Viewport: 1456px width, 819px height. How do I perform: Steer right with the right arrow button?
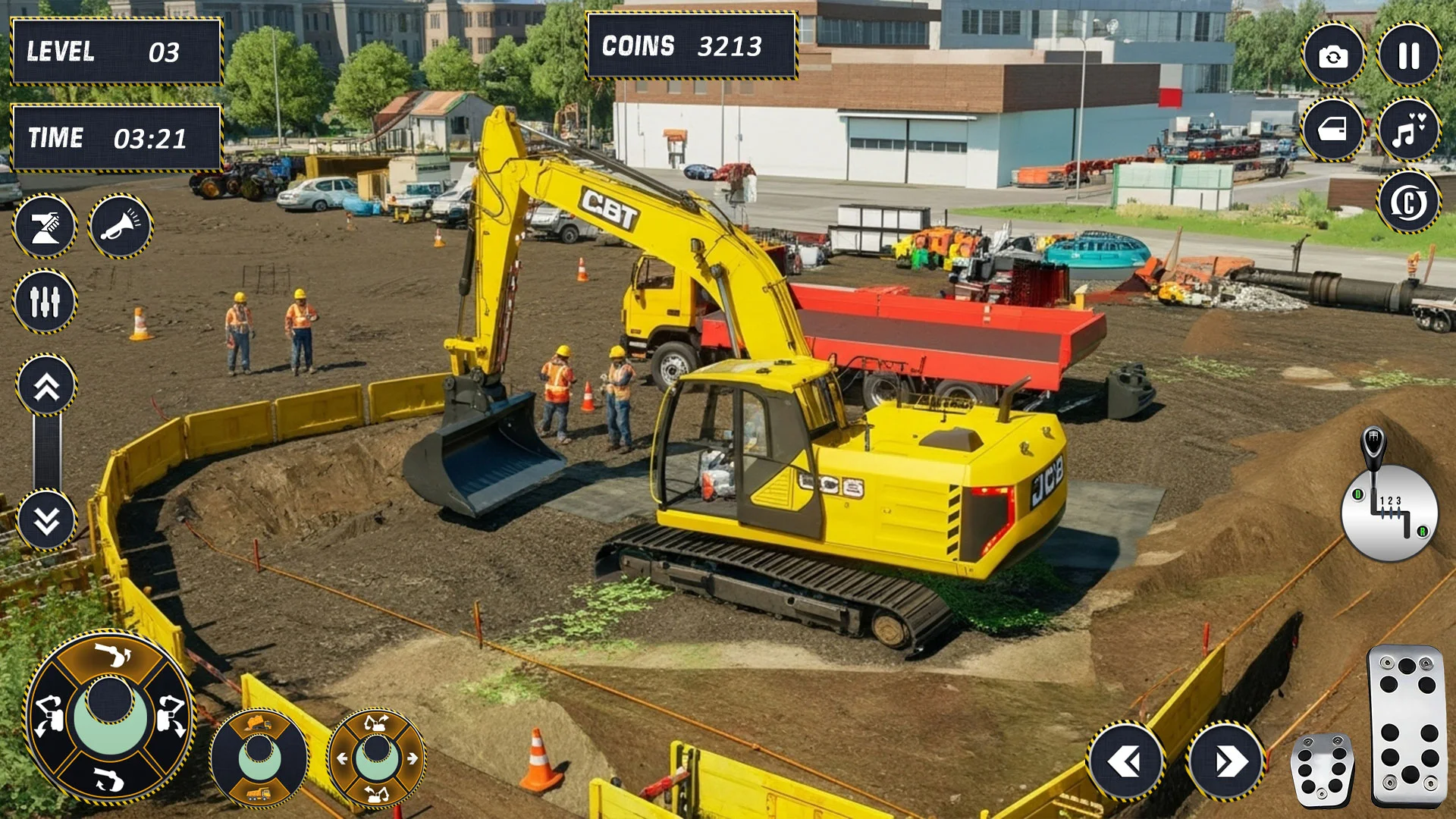[1226, 761]
